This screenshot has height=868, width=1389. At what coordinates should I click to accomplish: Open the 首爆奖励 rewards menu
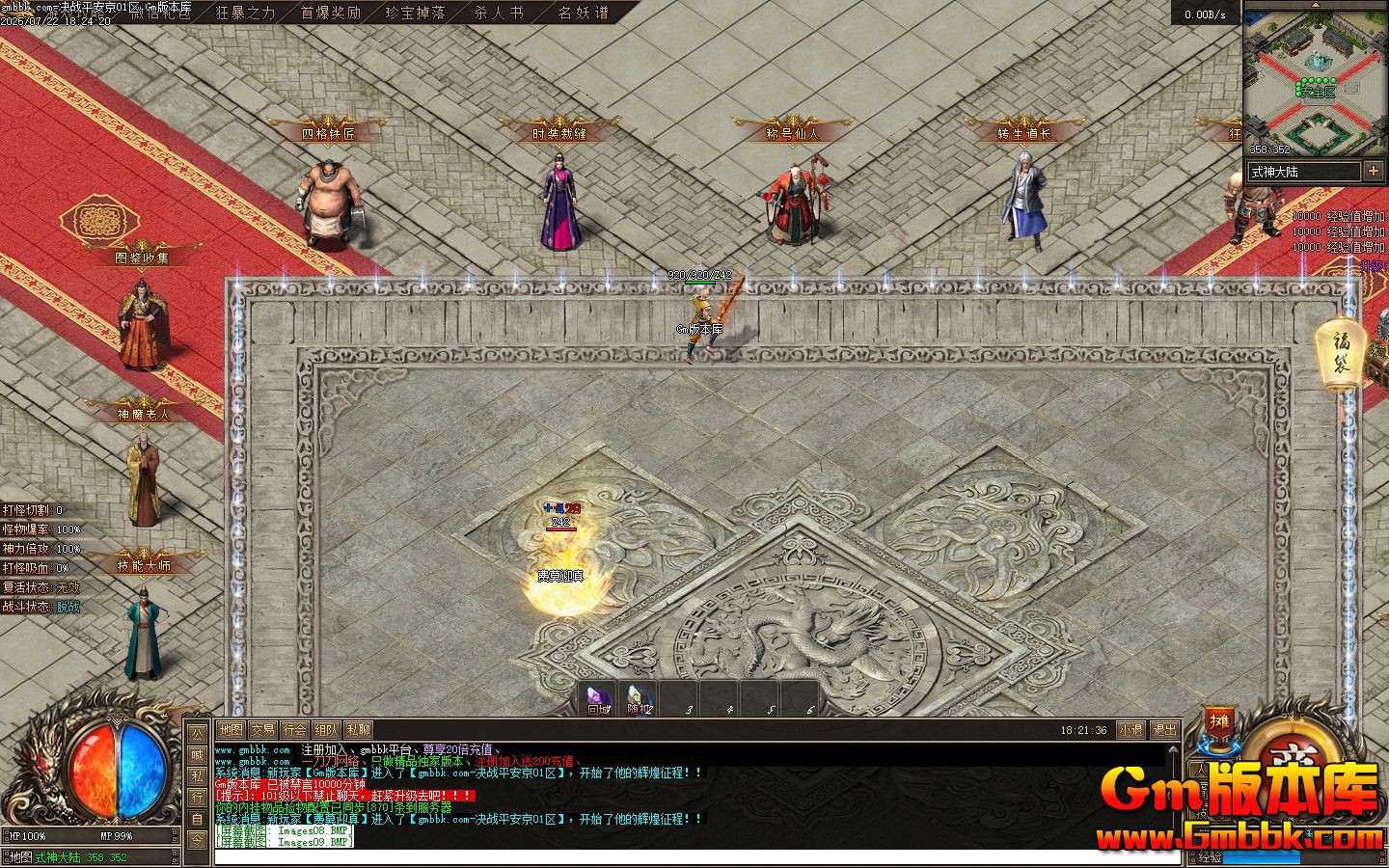coord(330,13)
